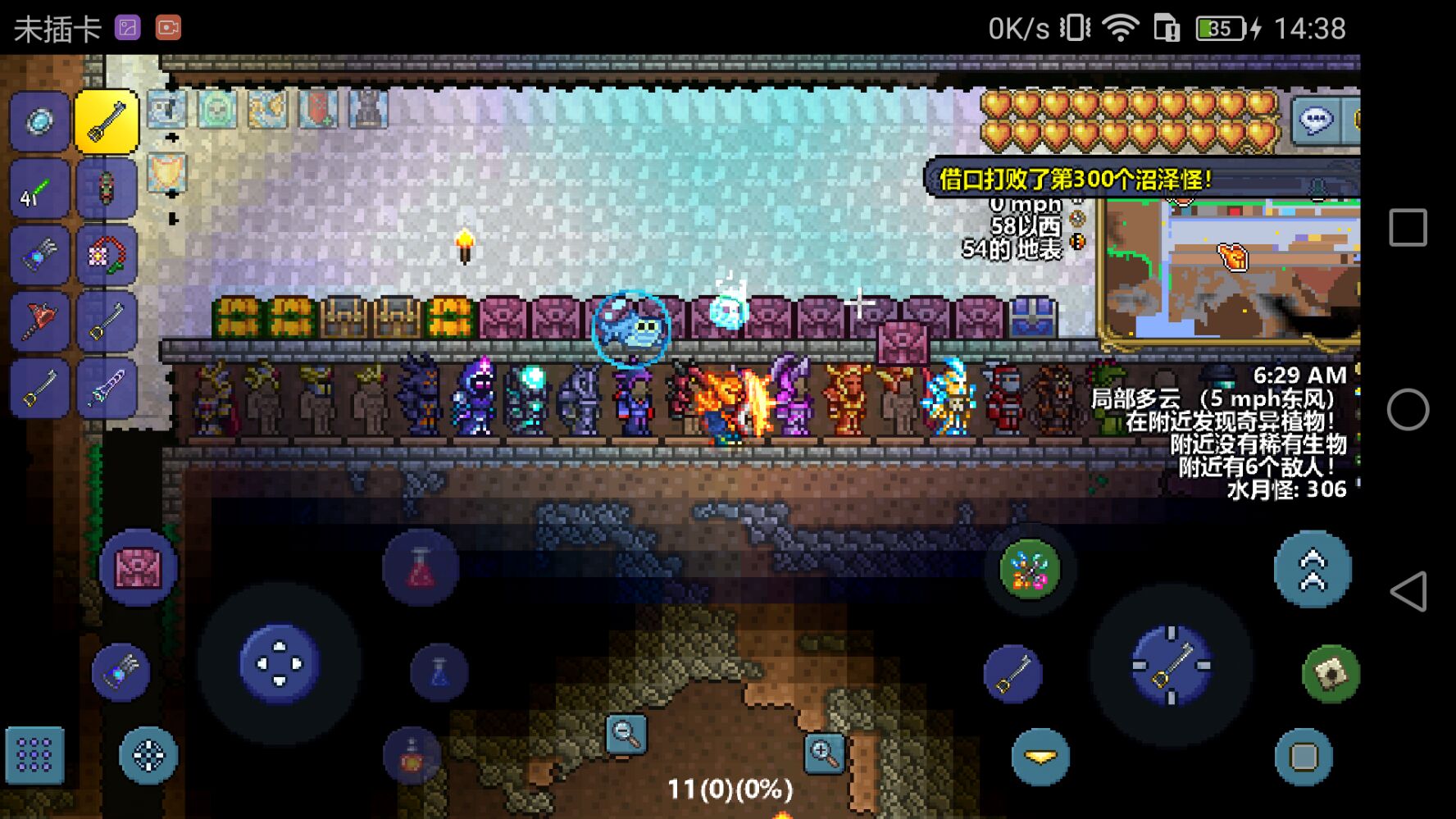Tap the Android home circle
This screenshot has width=1456, height=819.
point(1408,409)
